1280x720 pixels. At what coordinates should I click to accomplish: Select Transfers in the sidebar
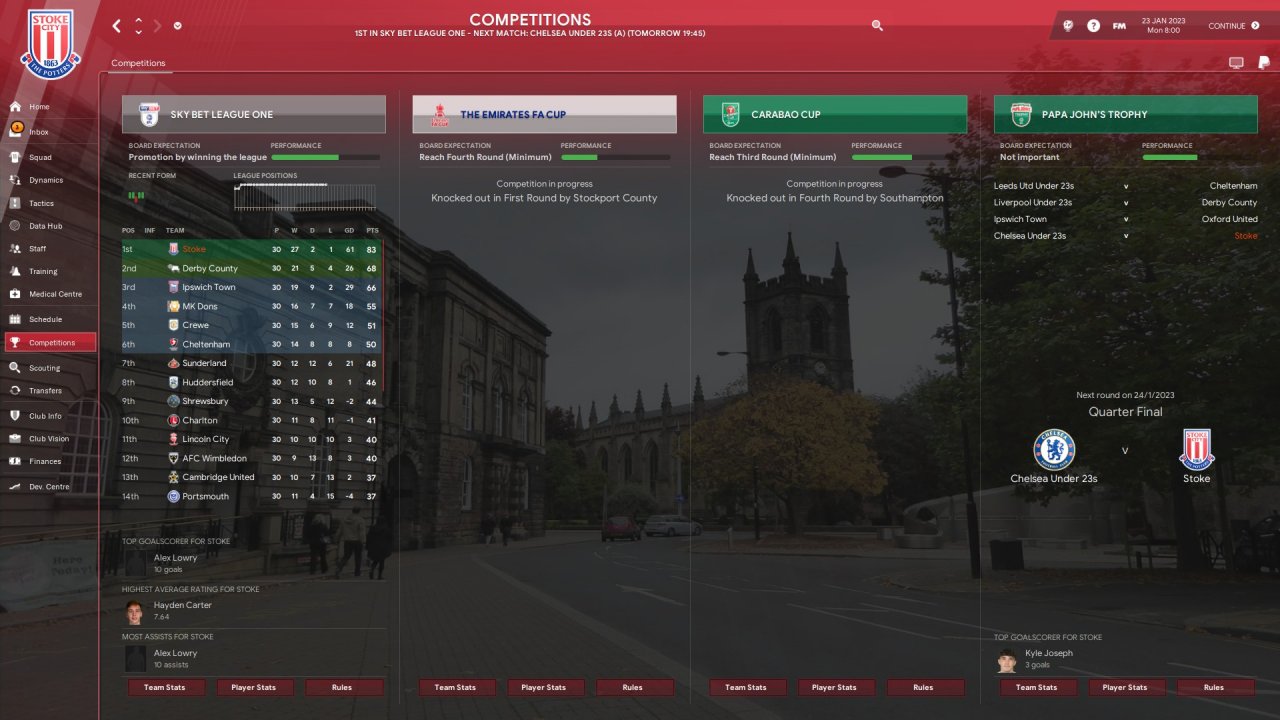tap(45, 391)
